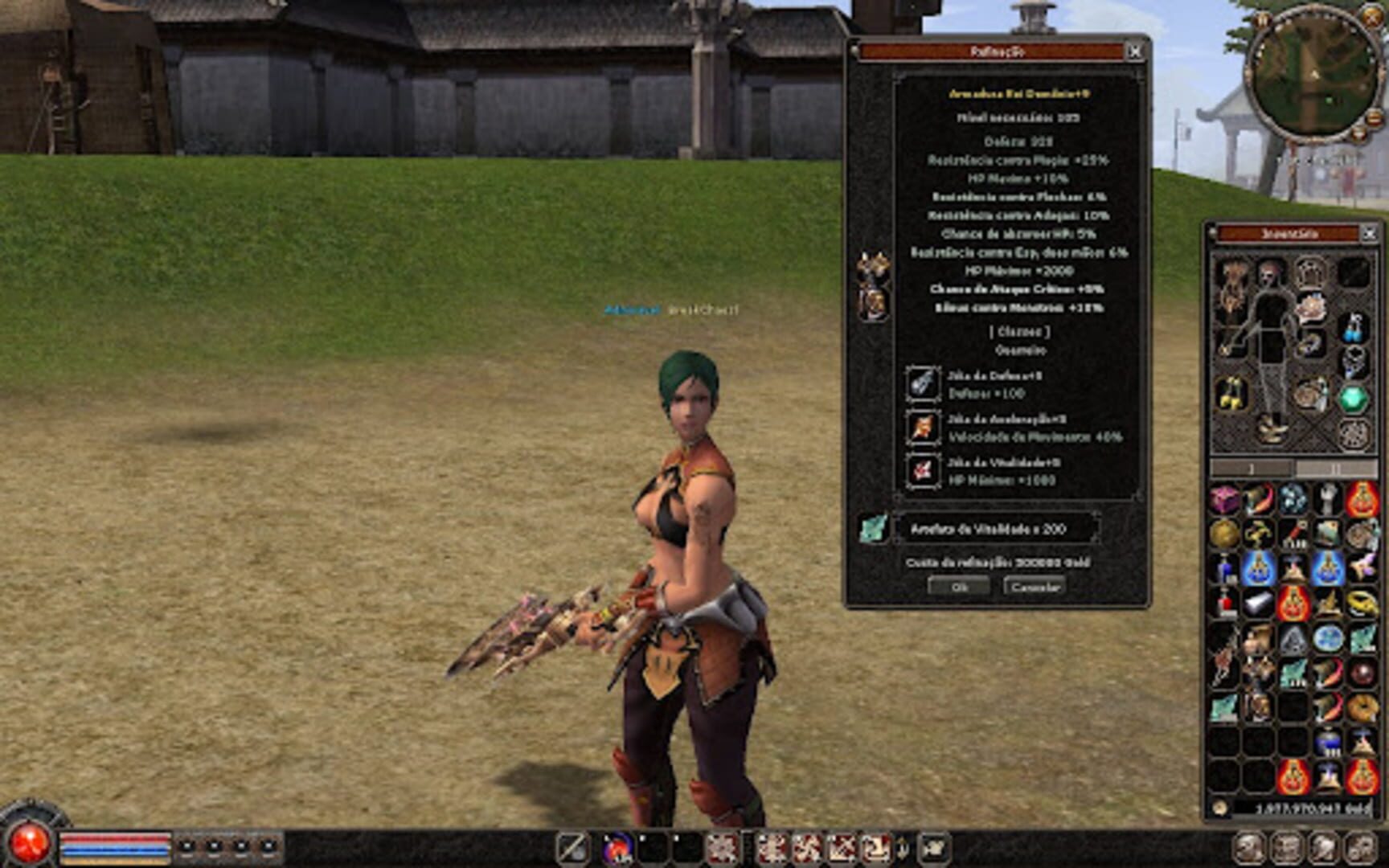This screenshot has height=868, width=1389.
Task: Select the Jóia da Aceleração+8 jewel icon
Action: 924,427
